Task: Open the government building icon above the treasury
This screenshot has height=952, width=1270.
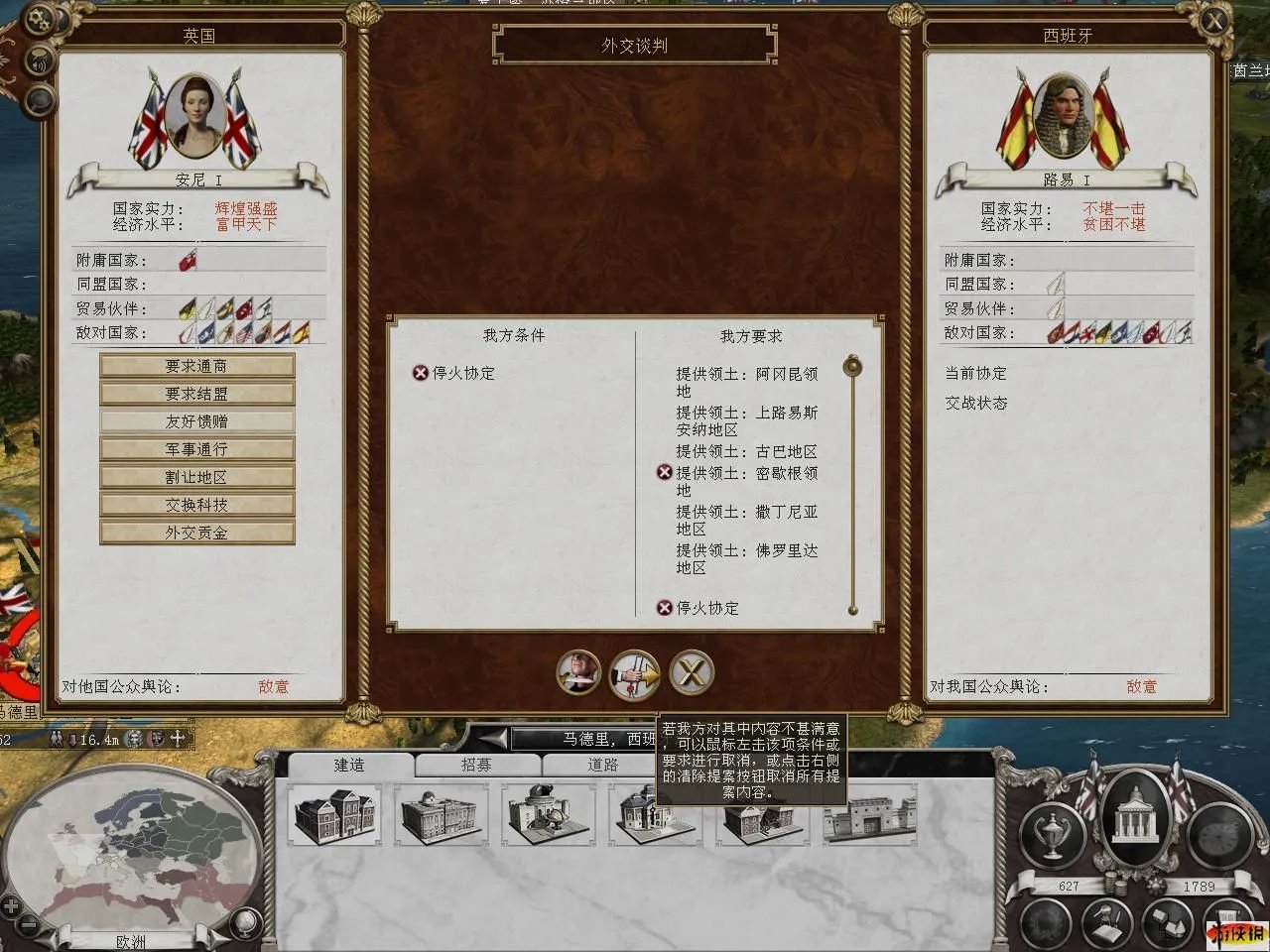Action: pos(1137,825)
